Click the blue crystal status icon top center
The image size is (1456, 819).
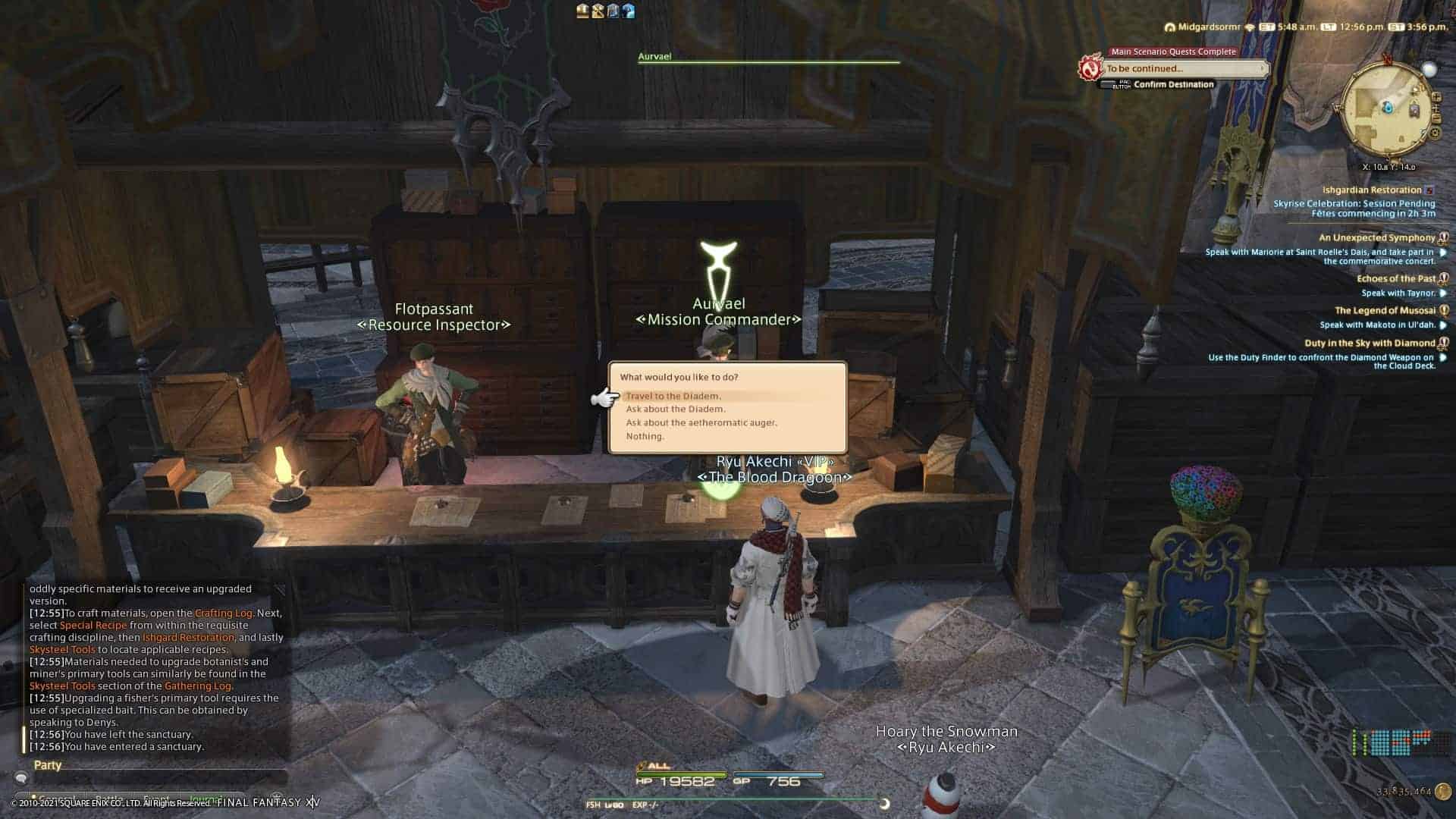click(629, 11)
